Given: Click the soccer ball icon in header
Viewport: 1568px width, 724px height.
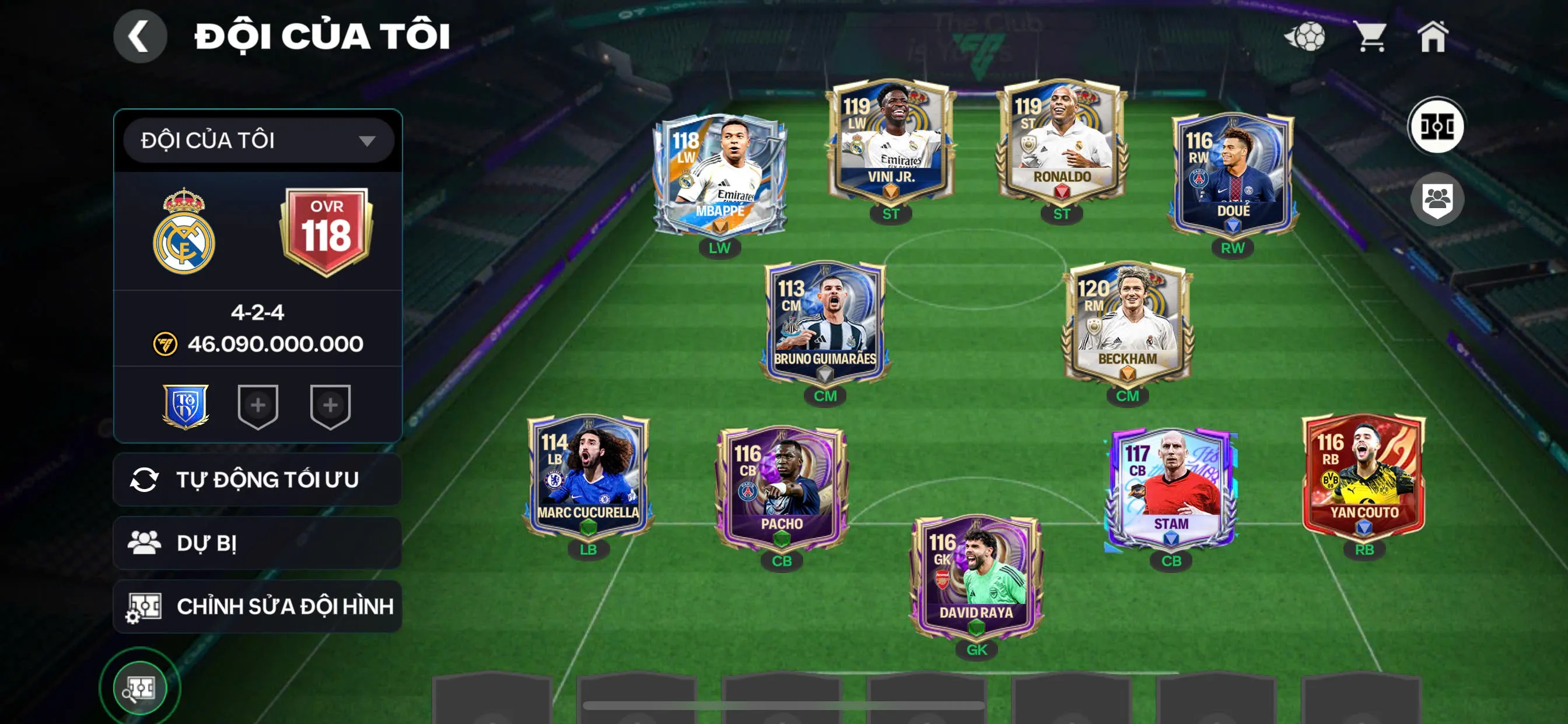Looking at the screenshot, I should pos(1305,37).
